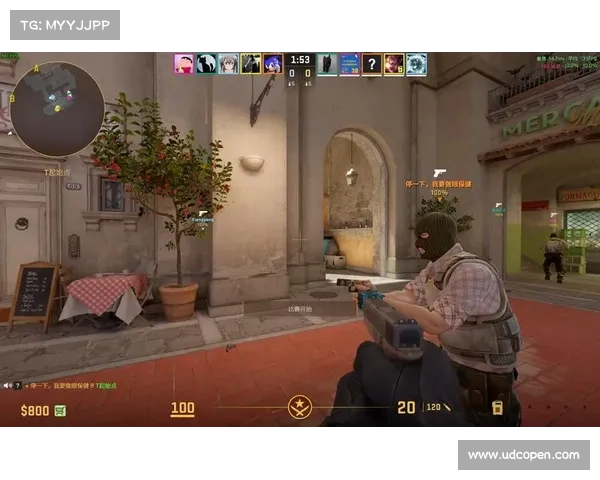Select the grey-haired anime girl avatar
Viewport: 600px width, 480px height.
tap(228, 64)
